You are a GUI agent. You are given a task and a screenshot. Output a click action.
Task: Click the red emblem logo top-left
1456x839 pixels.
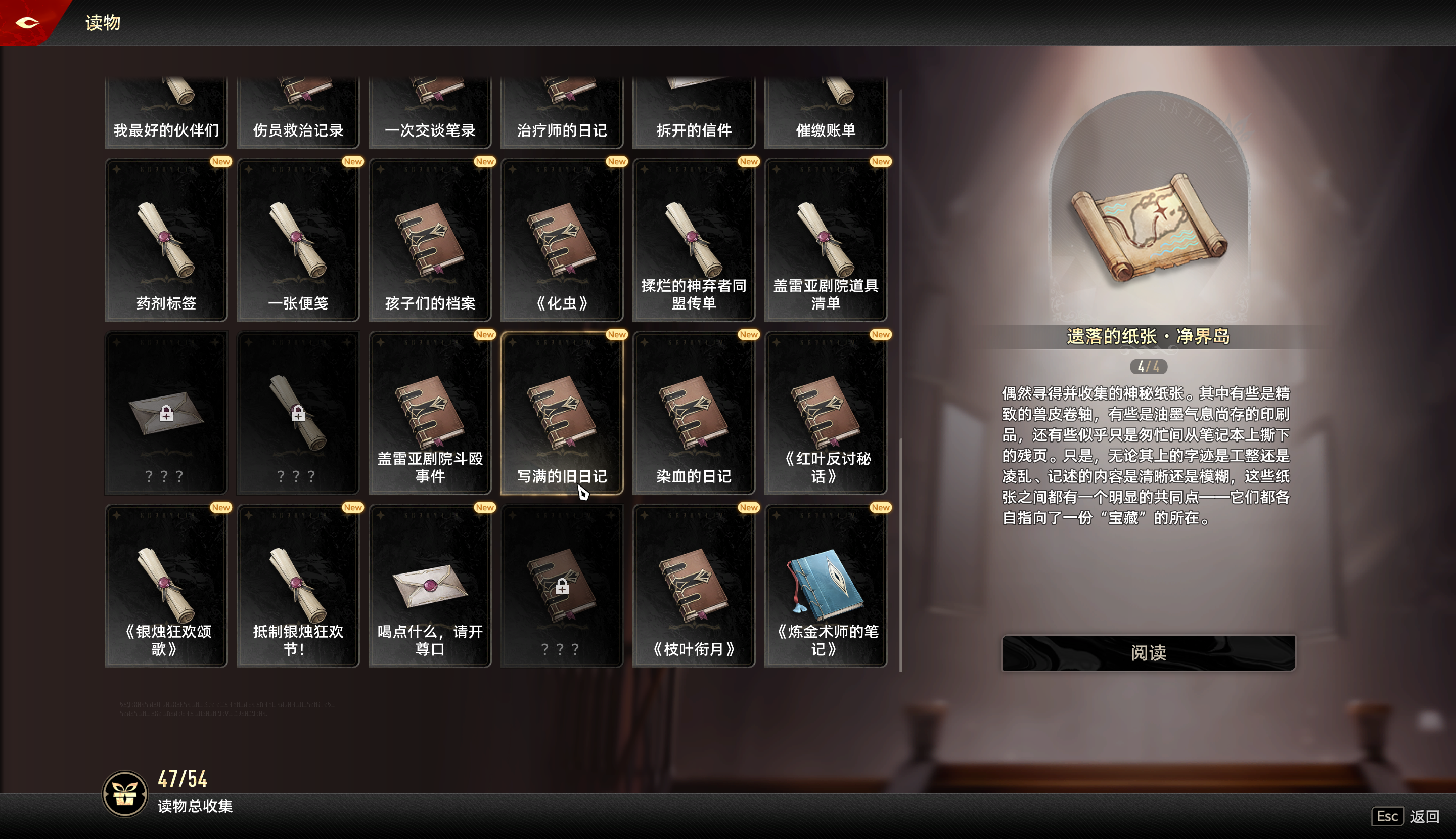click(28, 22)
